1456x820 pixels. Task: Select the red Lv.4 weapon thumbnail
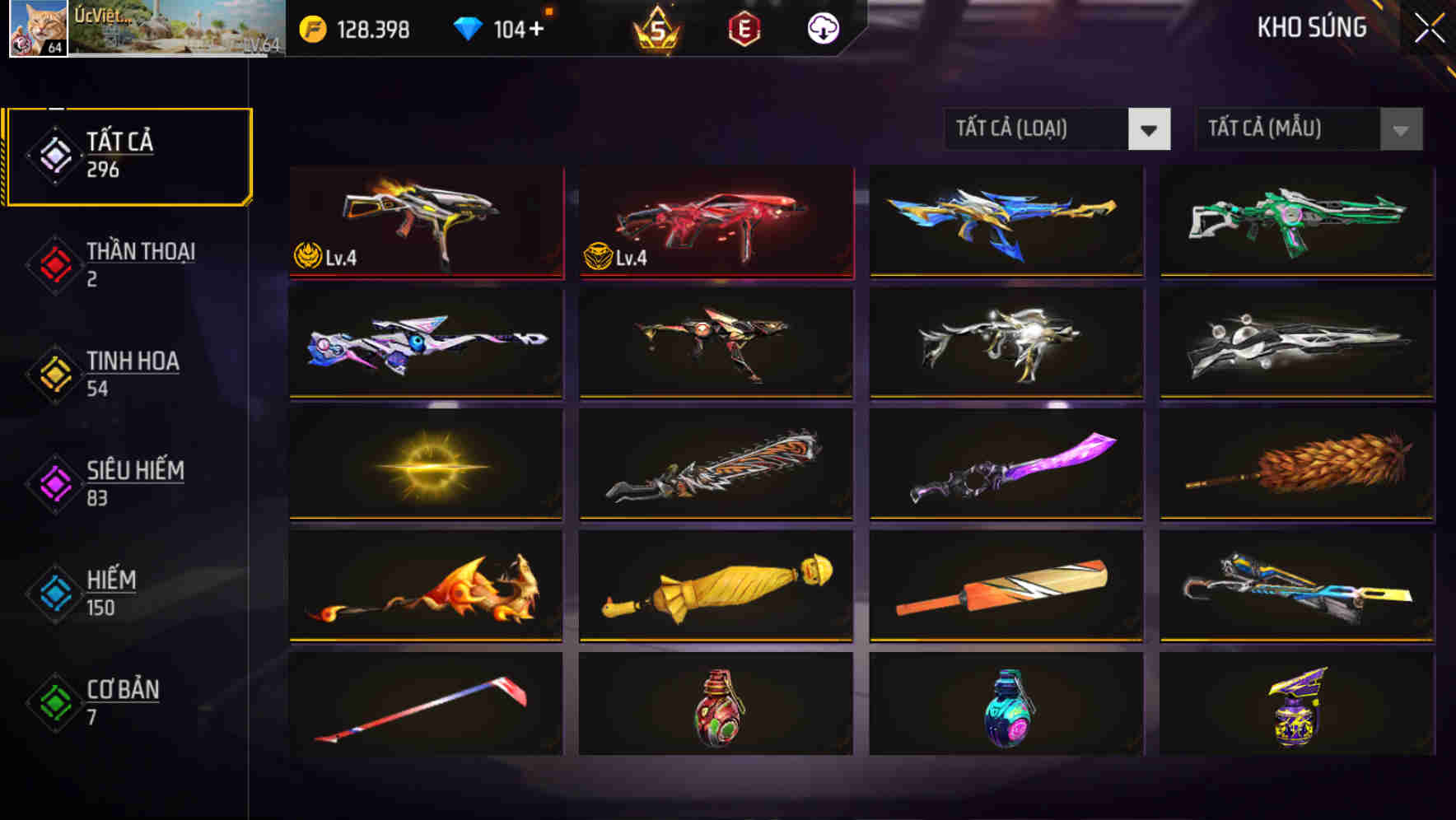tap(715, 221)
